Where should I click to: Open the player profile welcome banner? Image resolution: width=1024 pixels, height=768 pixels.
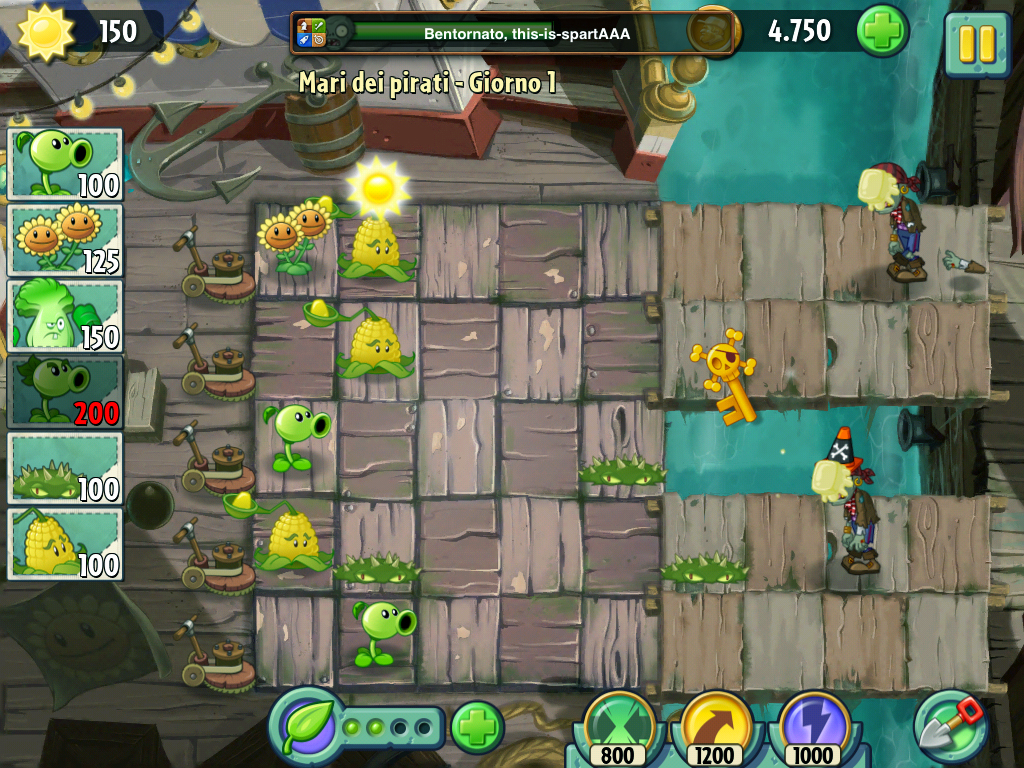coord(514,33)
